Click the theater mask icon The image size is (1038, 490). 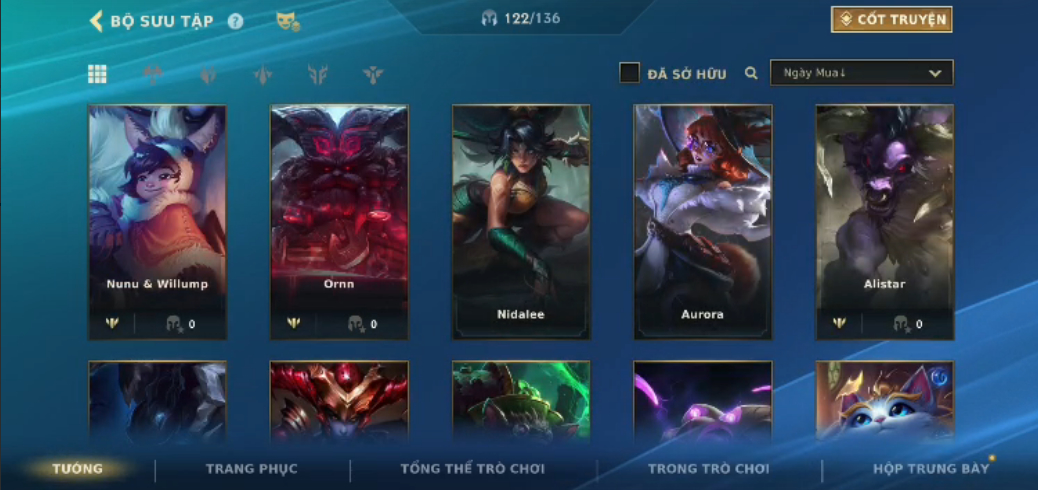(287, 21)
